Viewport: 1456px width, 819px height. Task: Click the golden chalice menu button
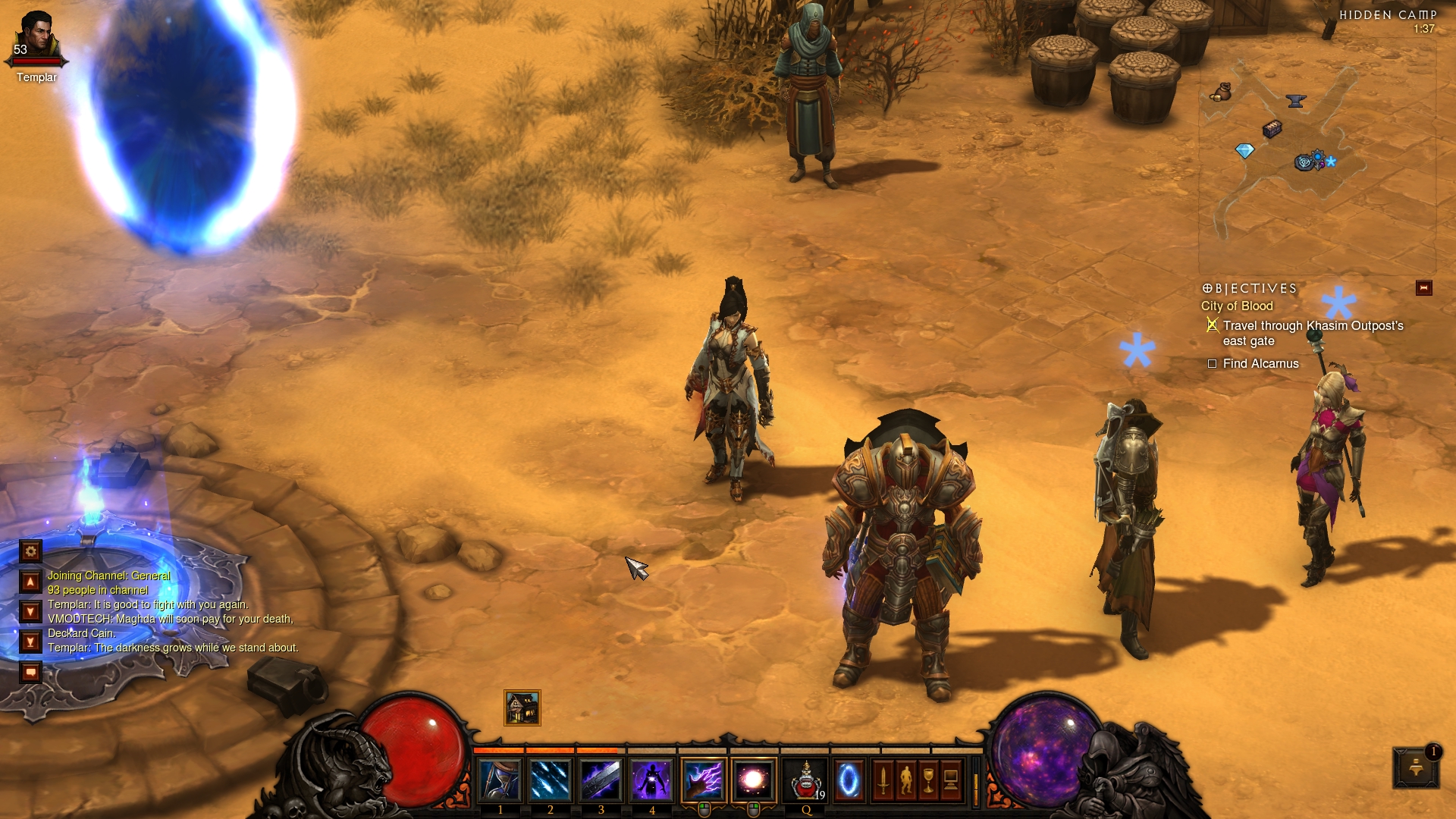click(928, 780)
